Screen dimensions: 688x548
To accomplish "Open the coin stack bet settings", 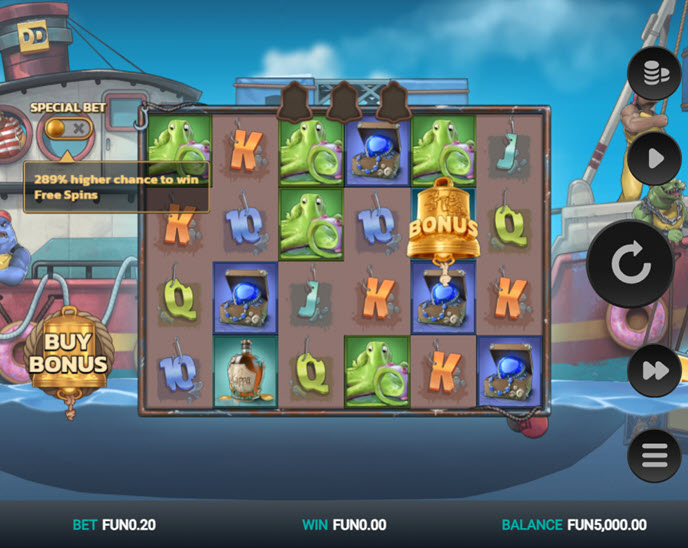I will click(654, 73).
